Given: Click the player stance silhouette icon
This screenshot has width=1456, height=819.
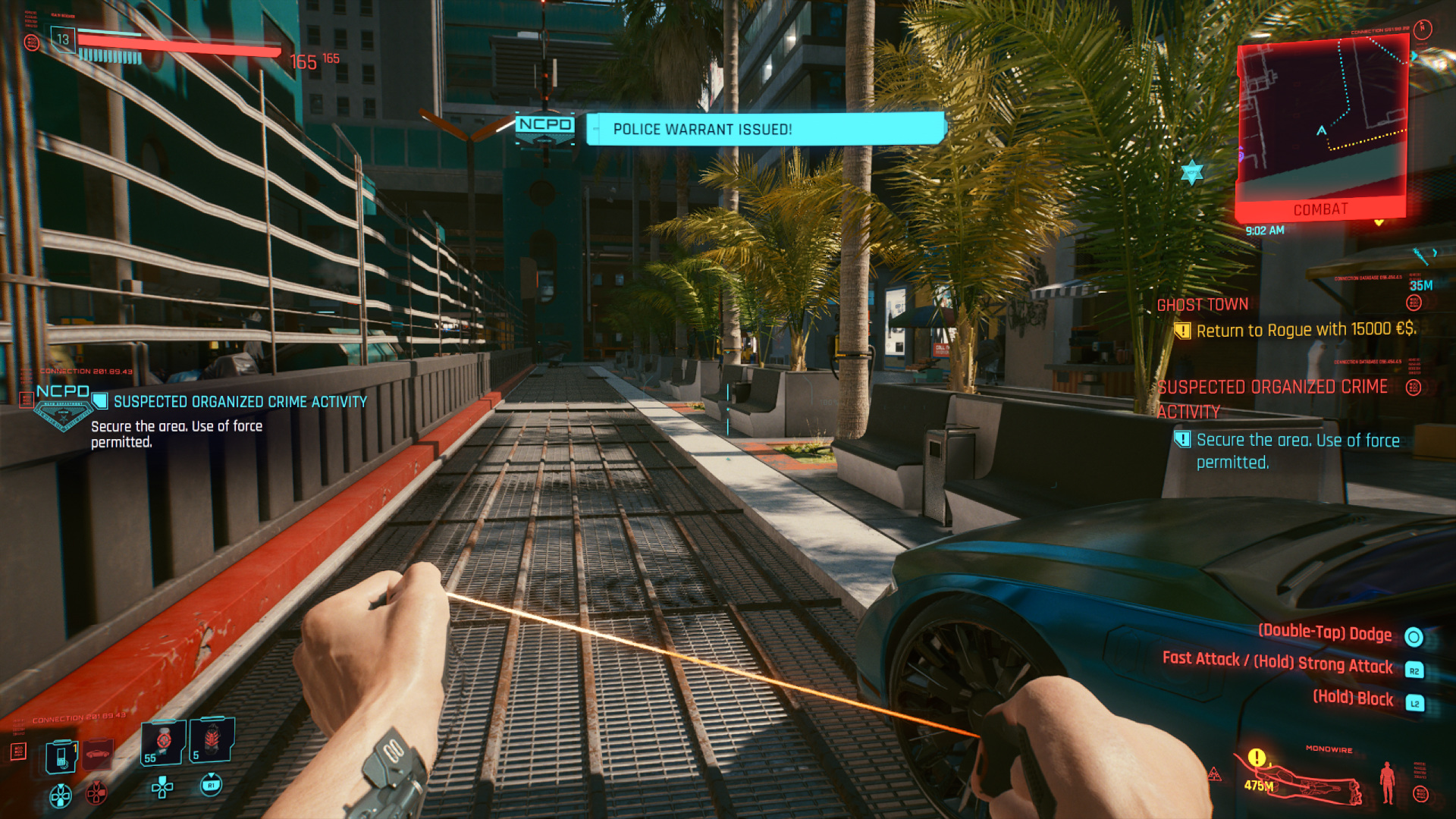Looking at the screenshot, I should point(1387,782).
